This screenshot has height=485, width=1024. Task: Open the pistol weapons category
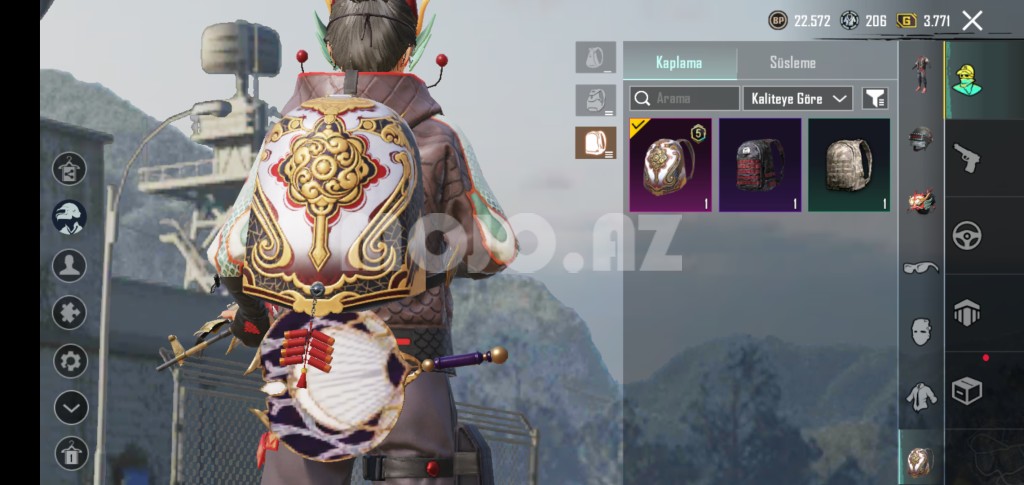[967, 159]
